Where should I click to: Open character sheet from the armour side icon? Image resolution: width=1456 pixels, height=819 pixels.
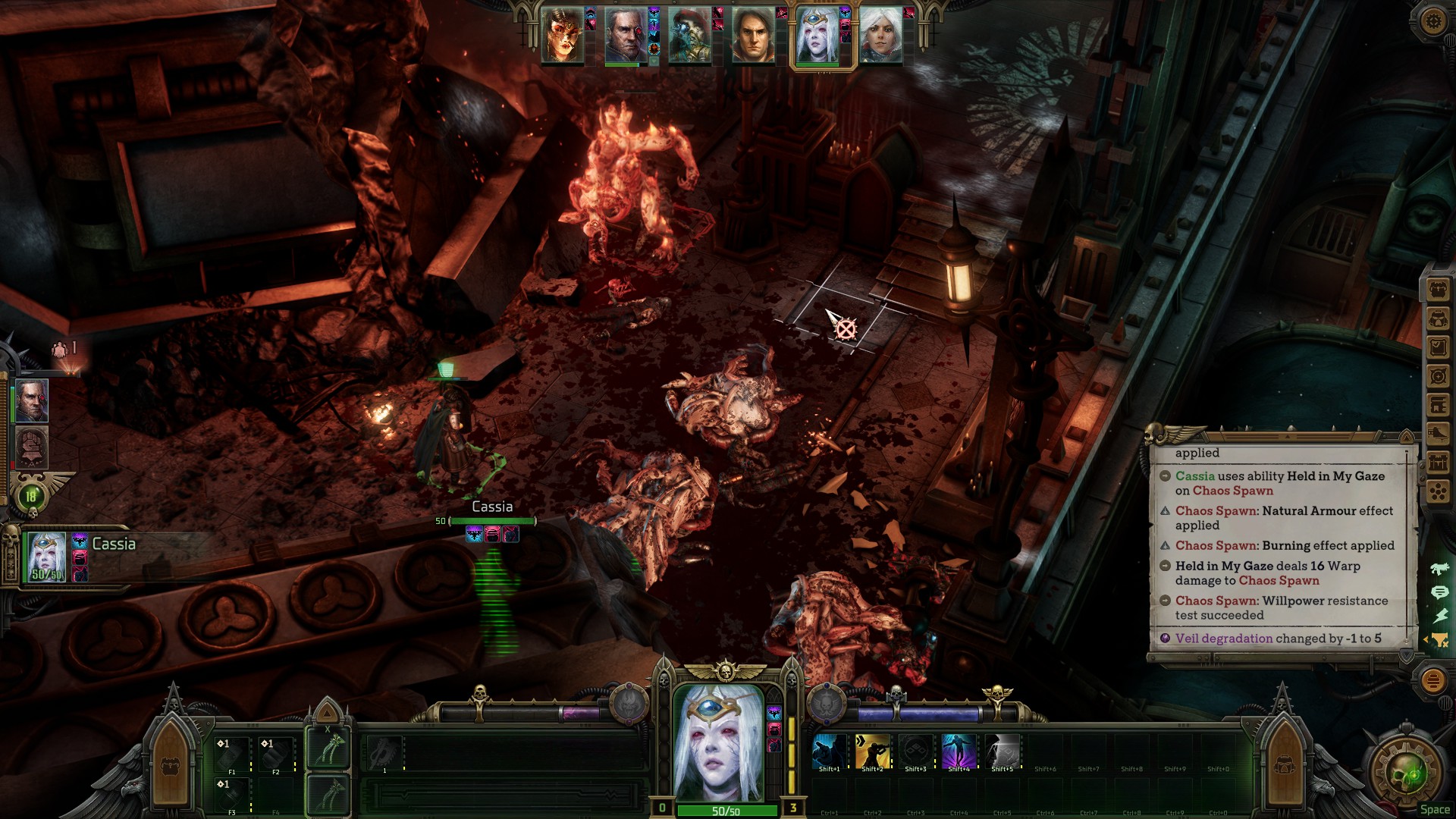1438,318
